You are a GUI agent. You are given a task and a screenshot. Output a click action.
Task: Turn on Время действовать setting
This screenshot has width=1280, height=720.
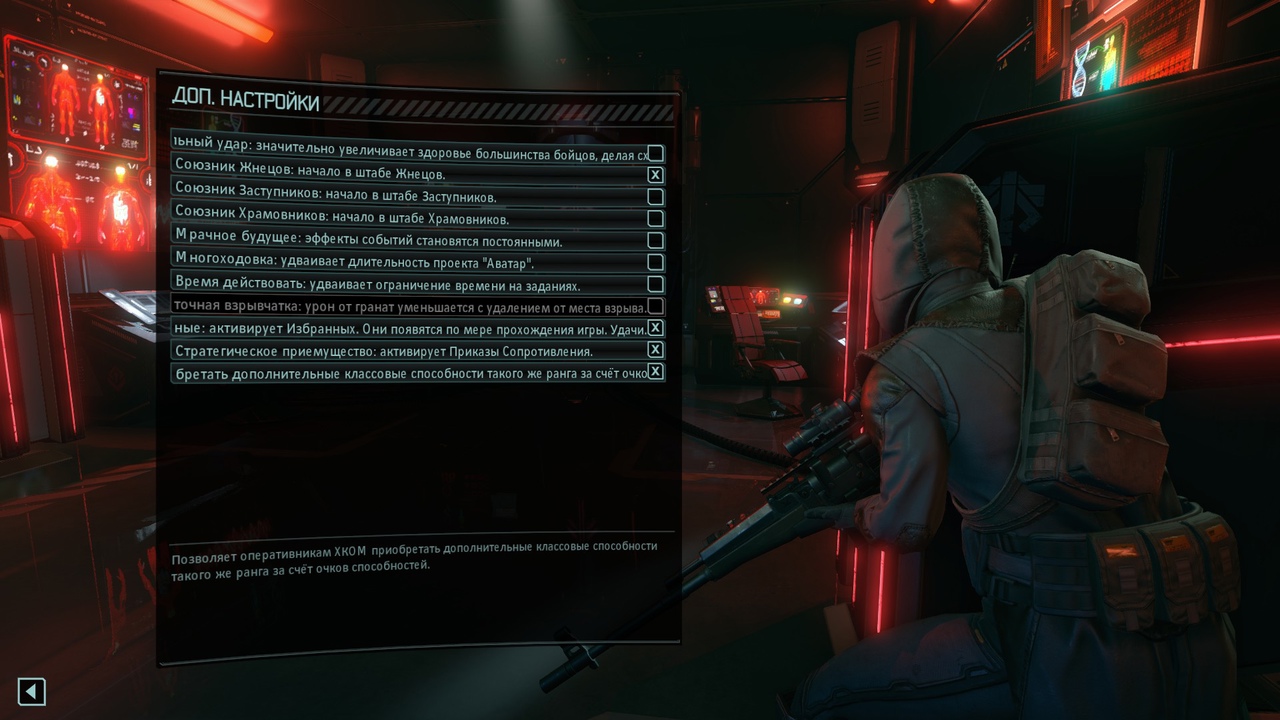pyautogui.click(x=655, y=284)
